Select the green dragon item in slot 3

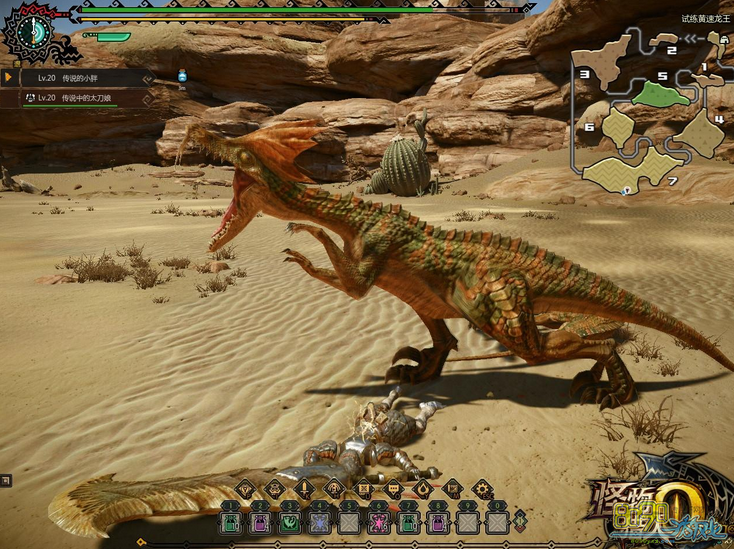(289, 521)
